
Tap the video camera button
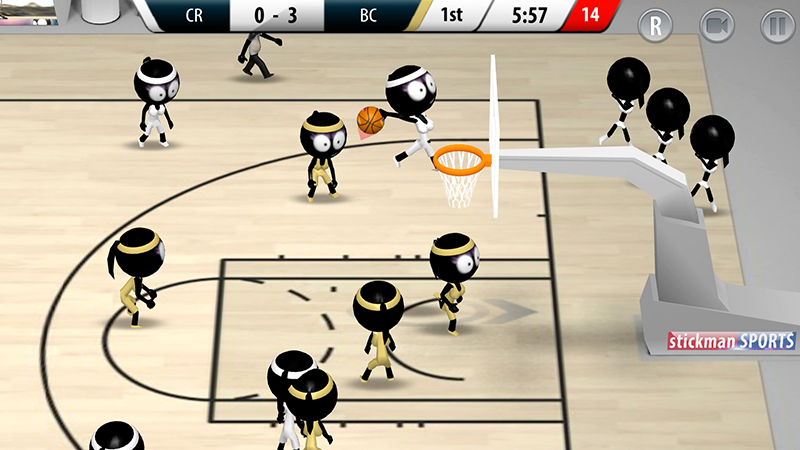click(716, 25)
